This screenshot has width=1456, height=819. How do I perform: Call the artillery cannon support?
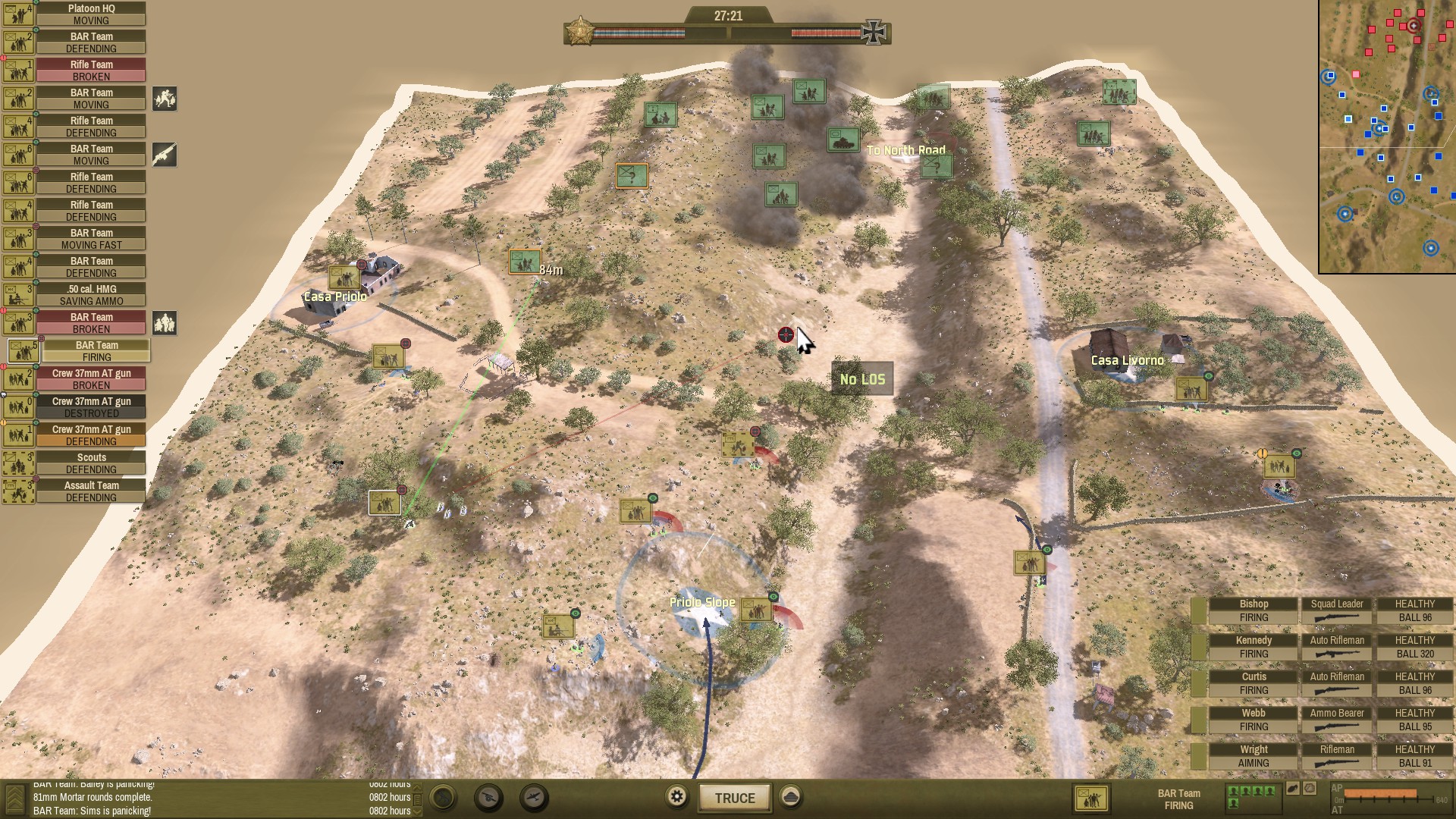(x=489, y=797)
